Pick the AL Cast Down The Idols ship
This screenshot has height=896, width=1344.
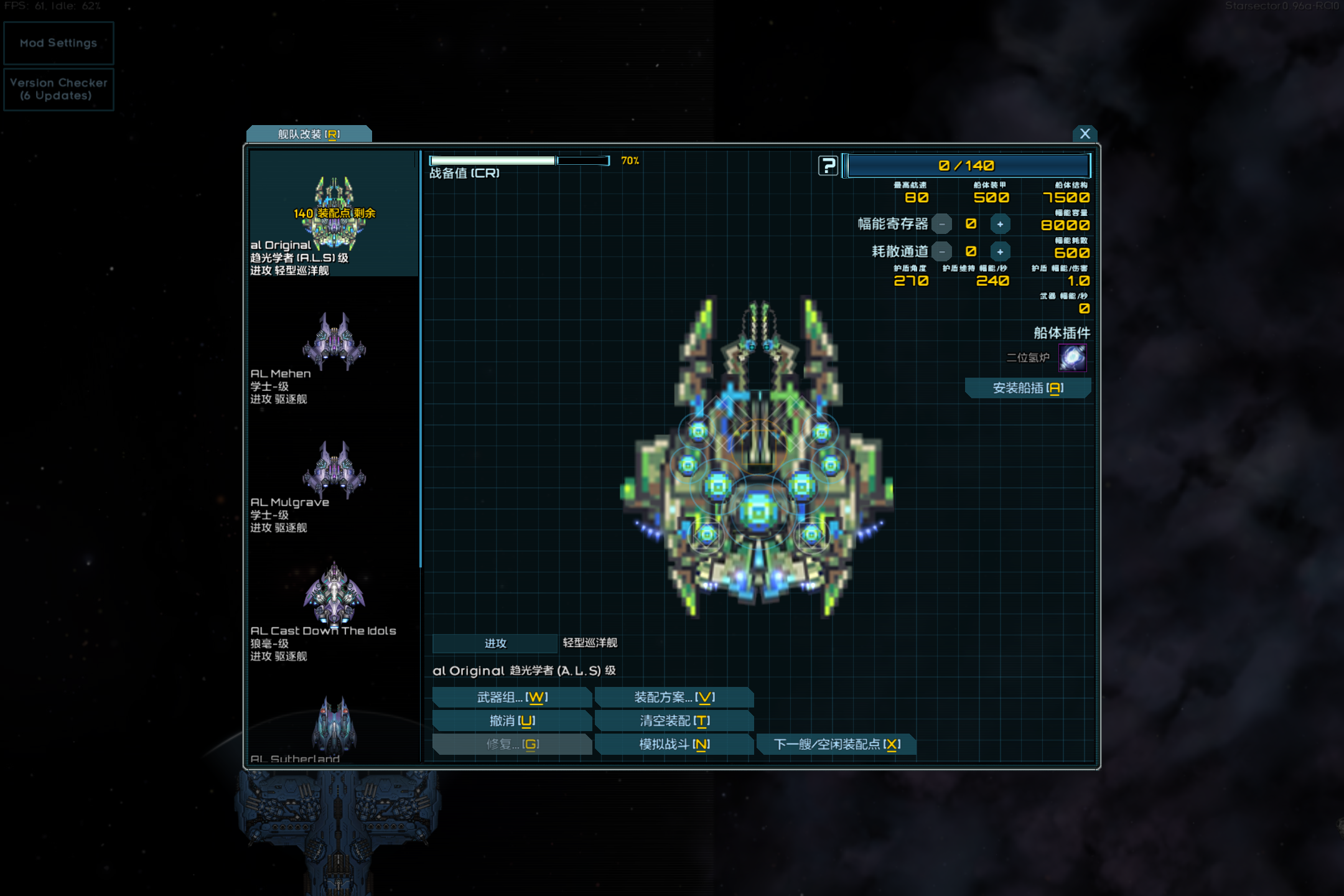point(334,610)
